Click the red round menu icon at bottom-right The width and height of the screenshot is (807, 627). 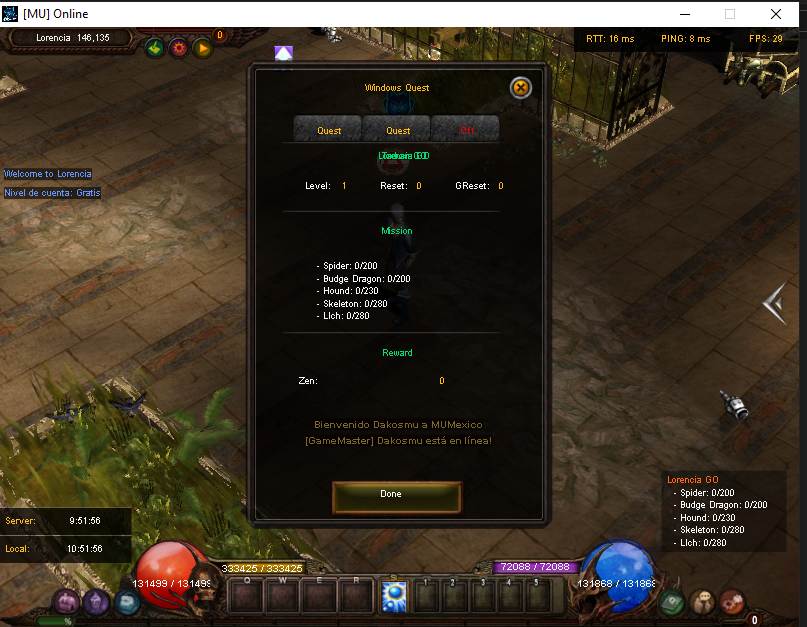click(733, 602)
